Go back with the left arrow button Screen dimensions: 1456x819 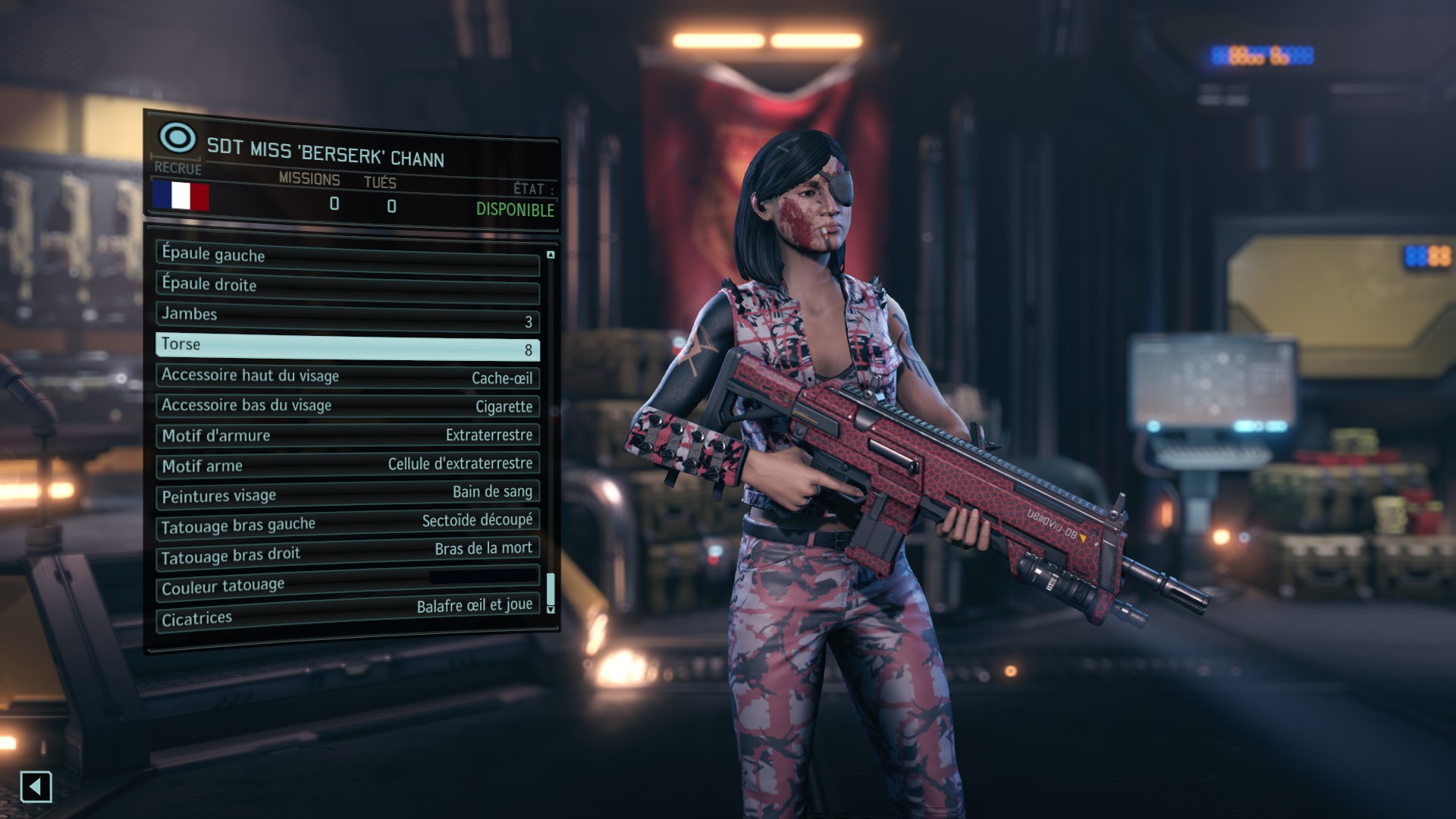point(36,787)
